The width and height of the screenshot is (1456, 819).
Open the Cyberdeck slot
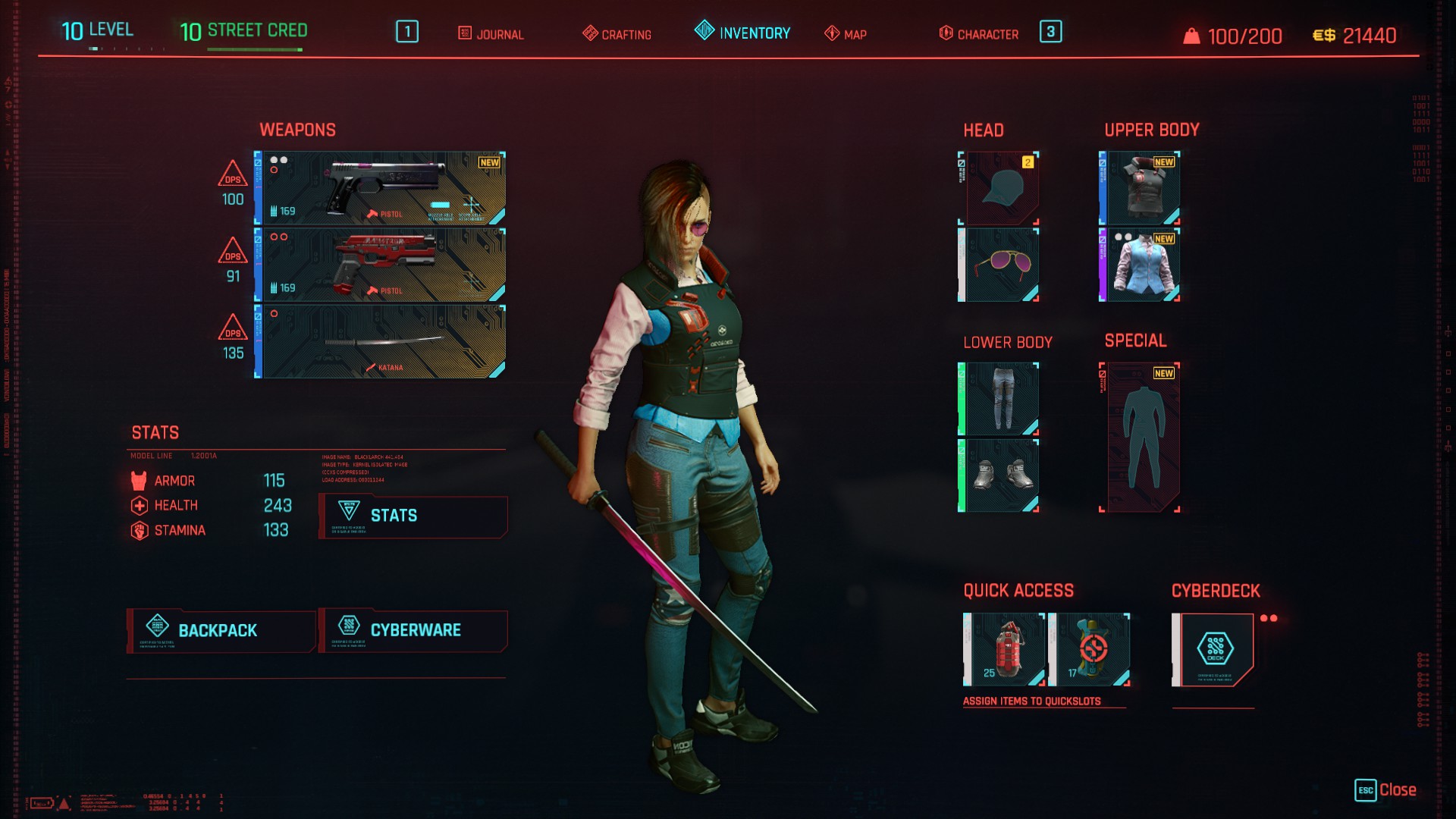point(1213,650)
